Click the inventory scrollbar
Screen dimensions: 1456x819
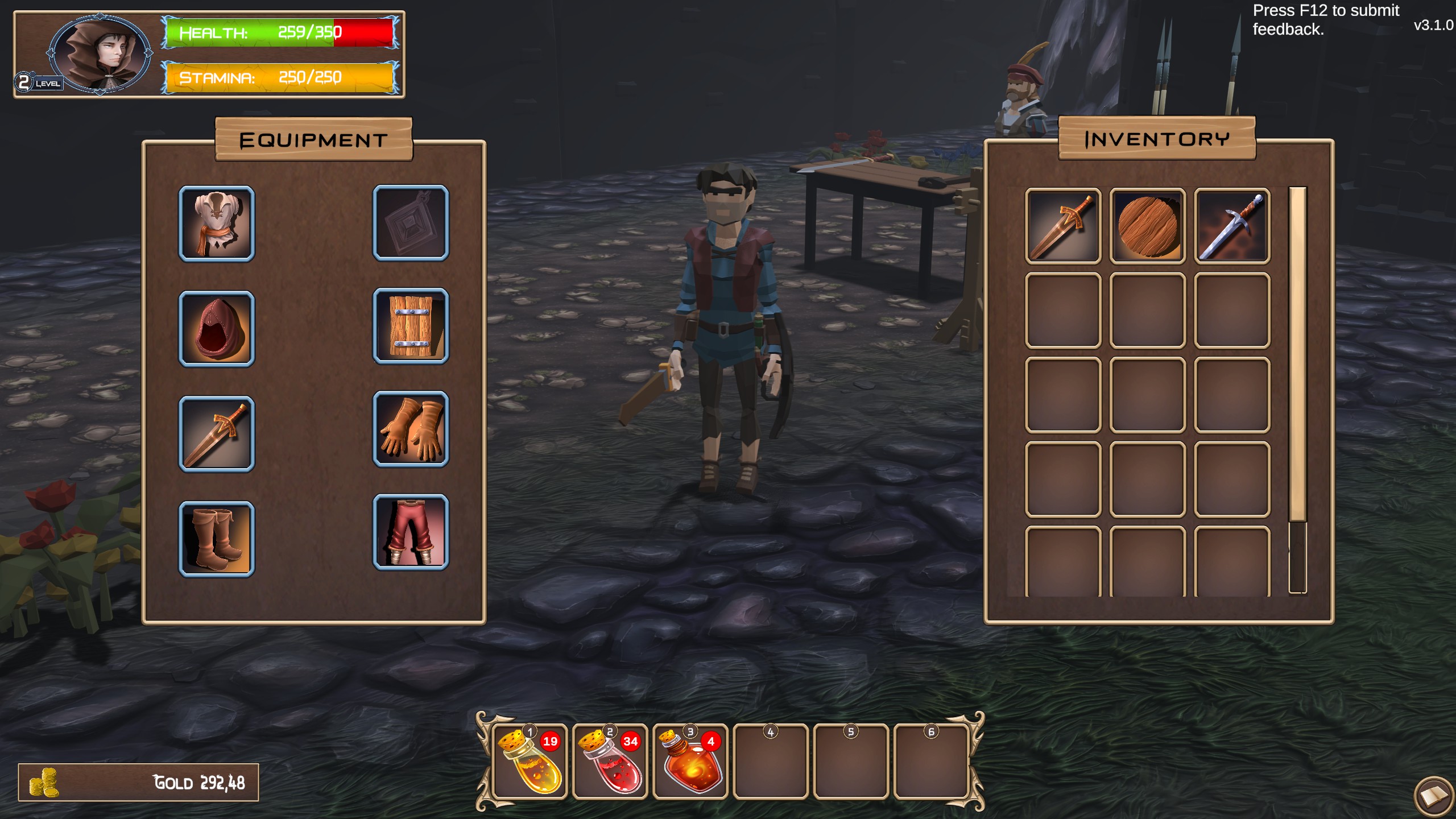pos(1297,354)
